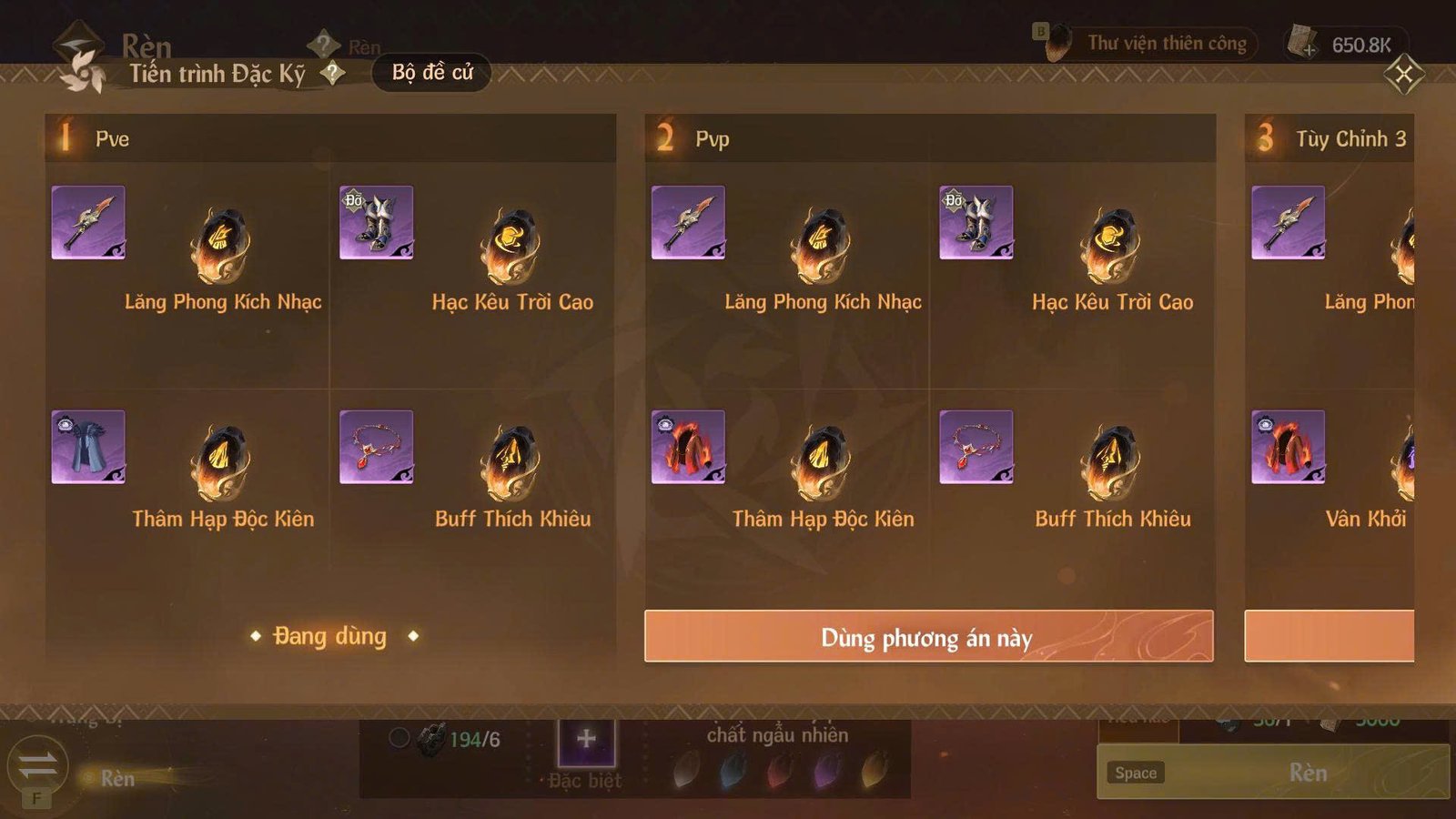This screenshot has width=1456, height=819.
Task: Select the Buff Thích Khiêu necklace icon in PvP
Action: [x=975, y=448]
